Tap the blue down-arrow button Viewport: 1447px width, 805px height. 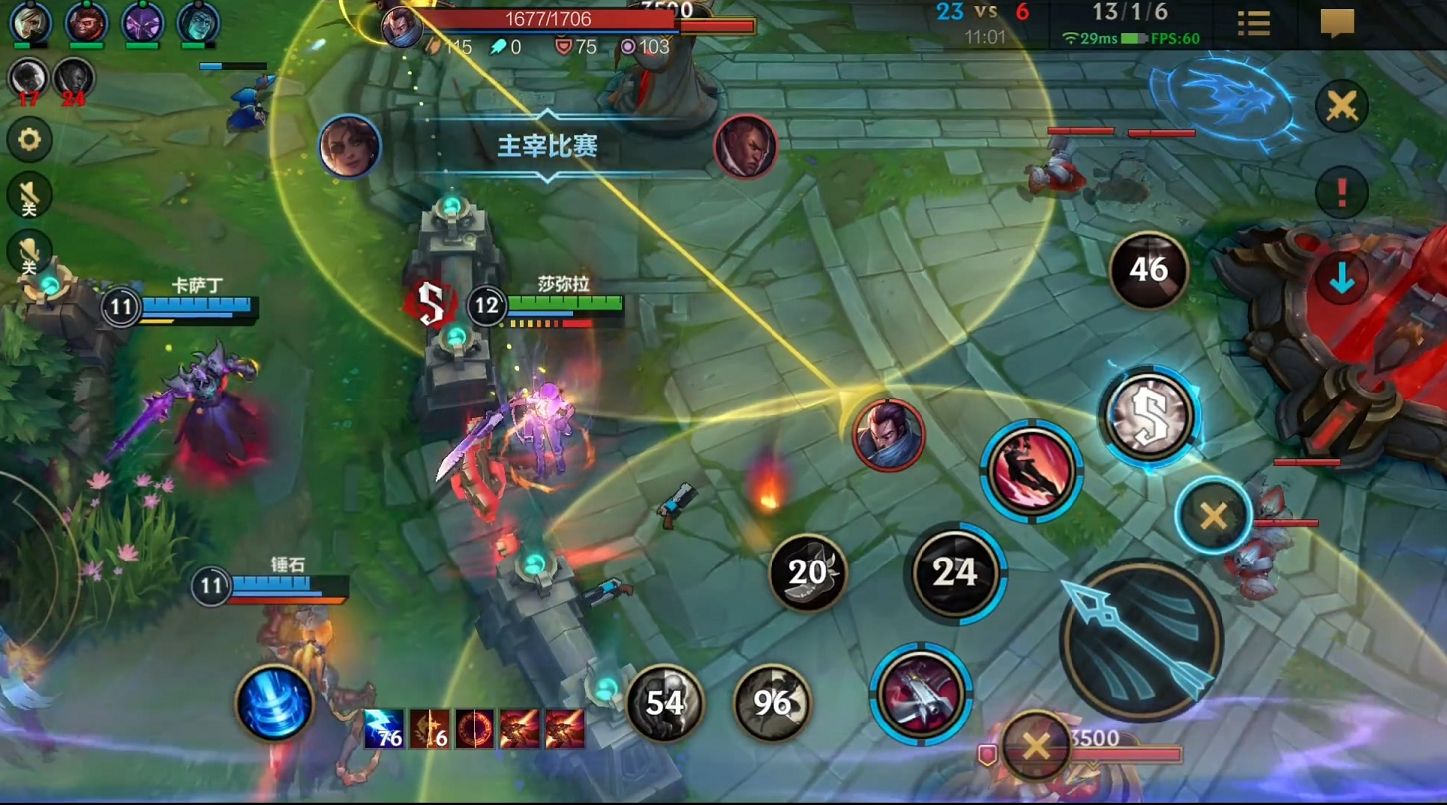click(1341, 280)
